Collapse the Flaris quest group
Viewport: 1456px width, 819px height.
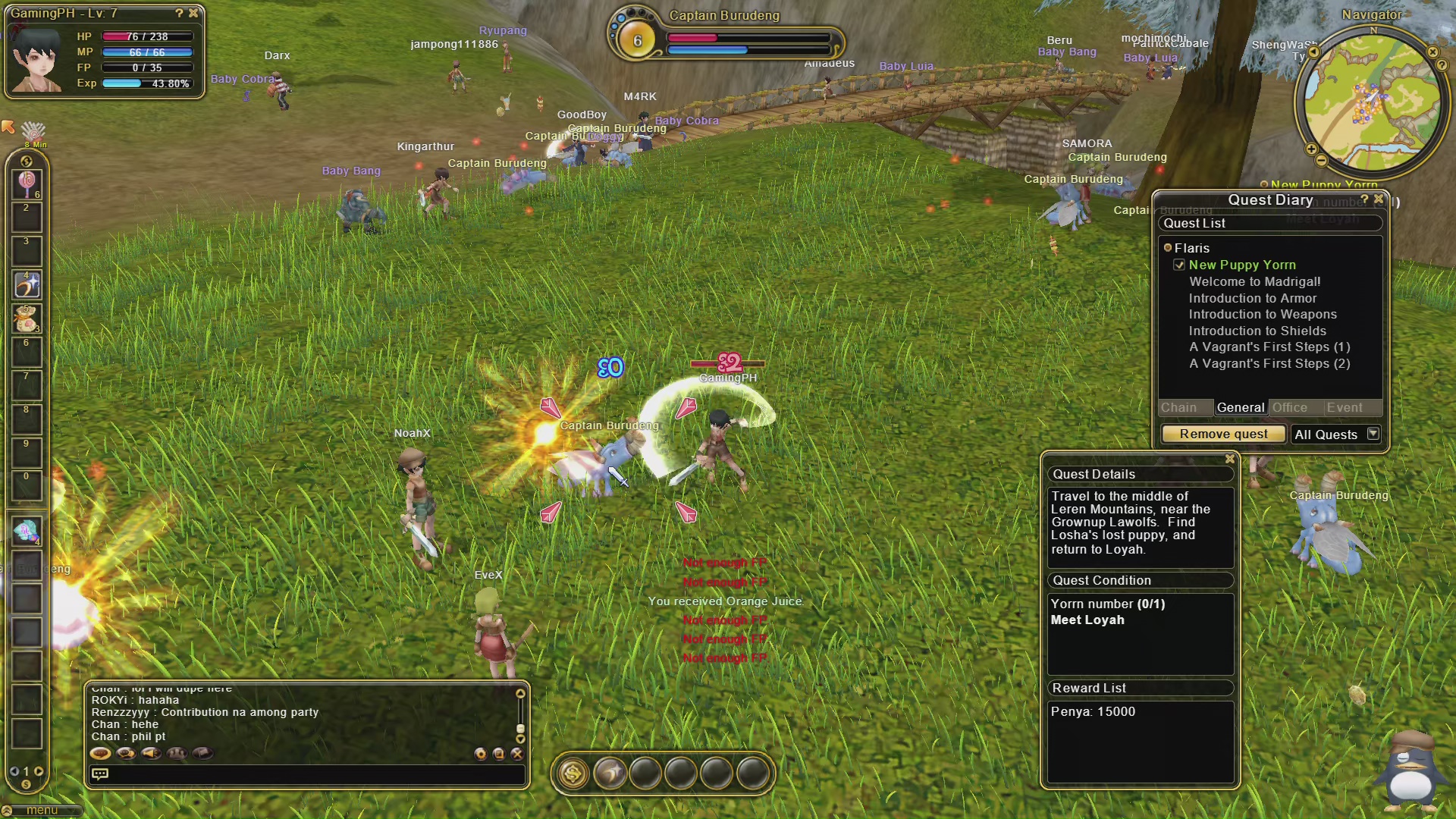[x=1168, y=248]
